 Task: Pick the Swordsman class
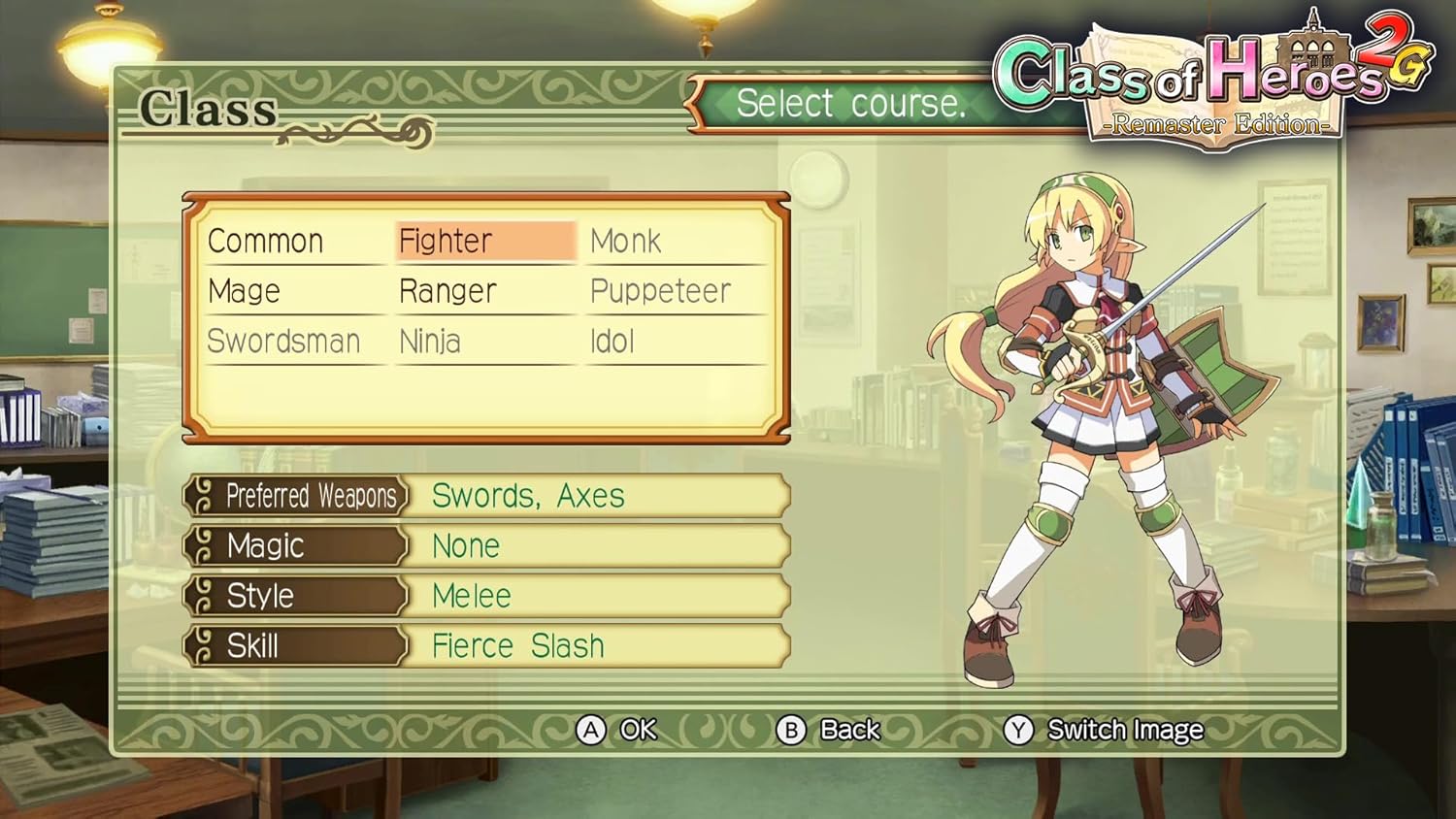point(283,342)
